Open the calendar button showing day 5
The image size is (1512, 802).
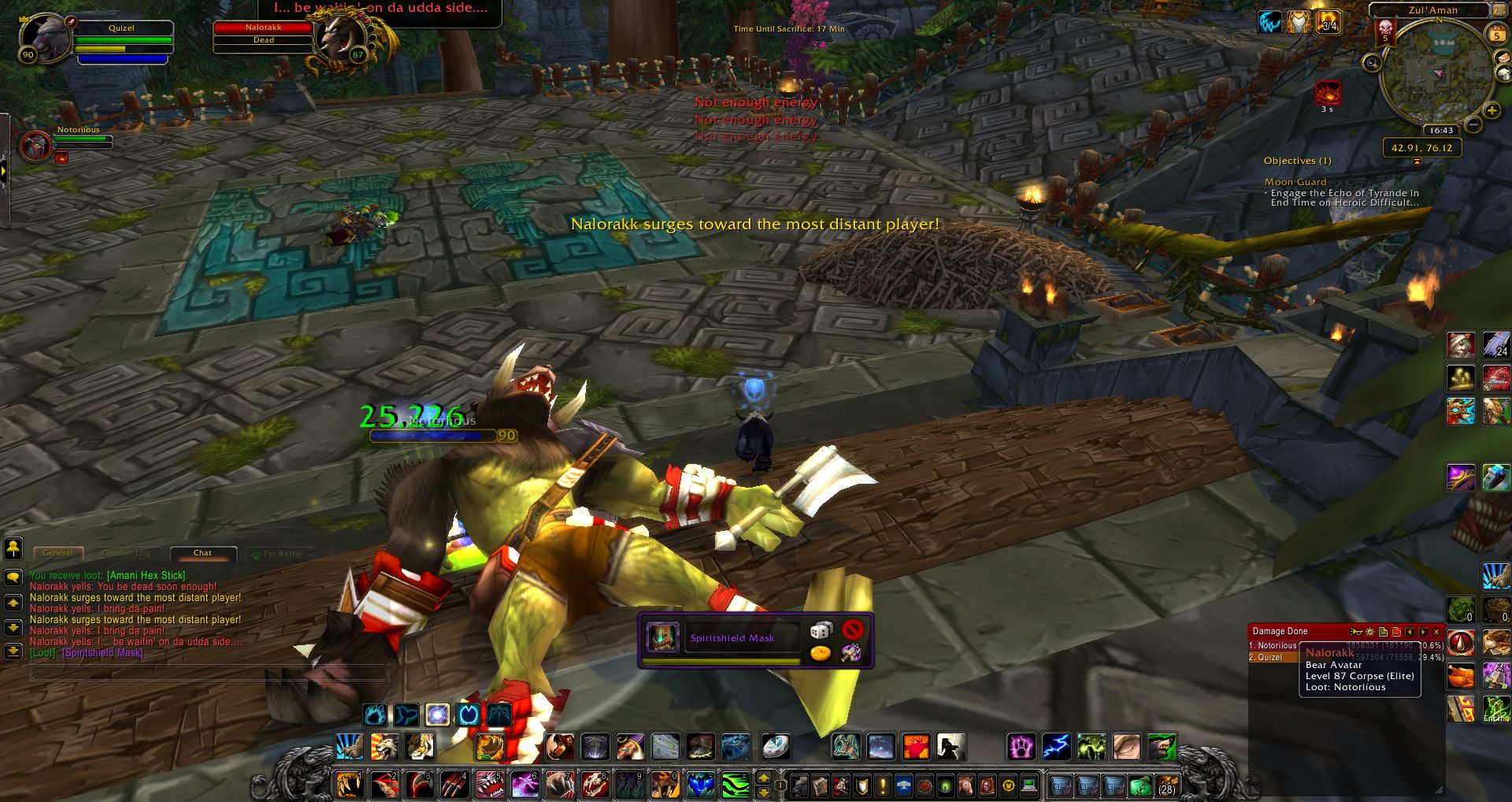(x=1495, y=35)
